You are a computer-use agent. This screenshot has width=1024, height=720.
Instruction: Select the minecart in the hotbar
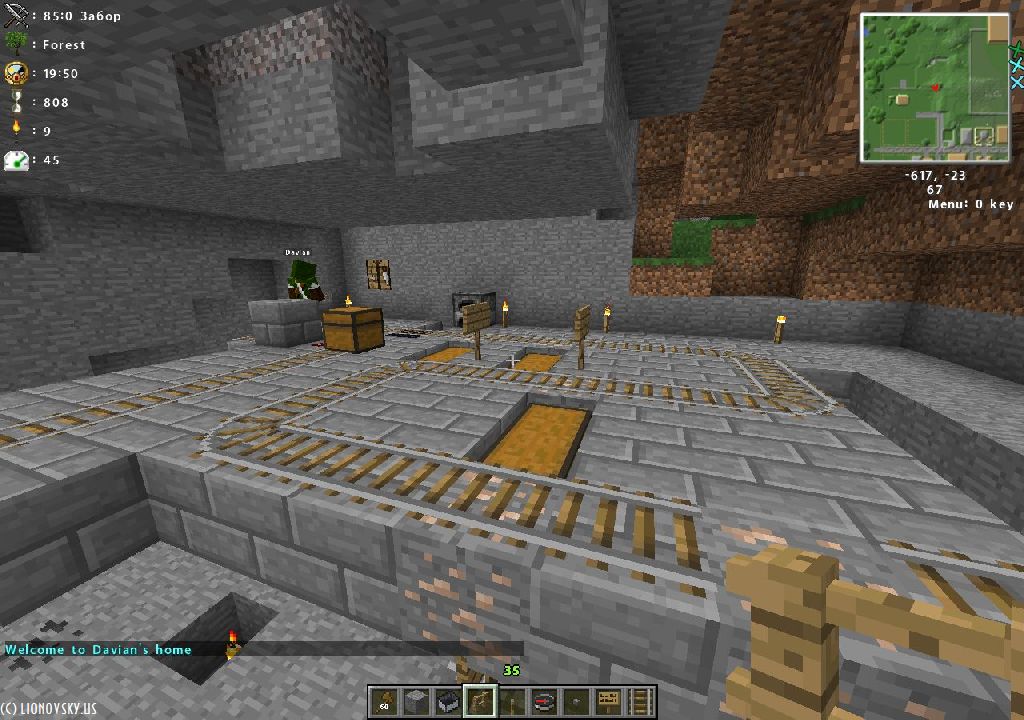click(x=447, y=702)
